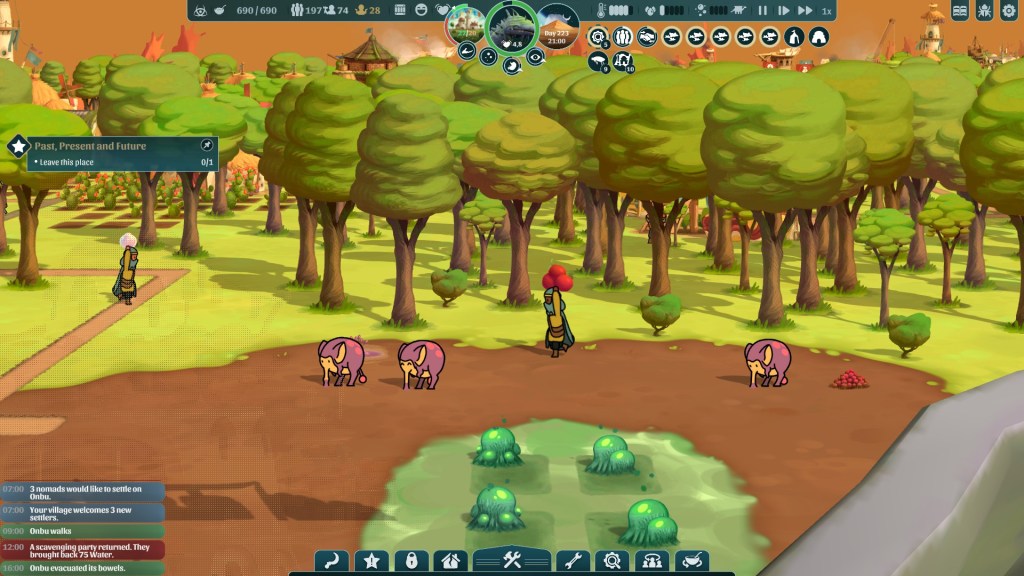Open the settings gear menu
1024x576 pixels.
[x=1008, y=11]
